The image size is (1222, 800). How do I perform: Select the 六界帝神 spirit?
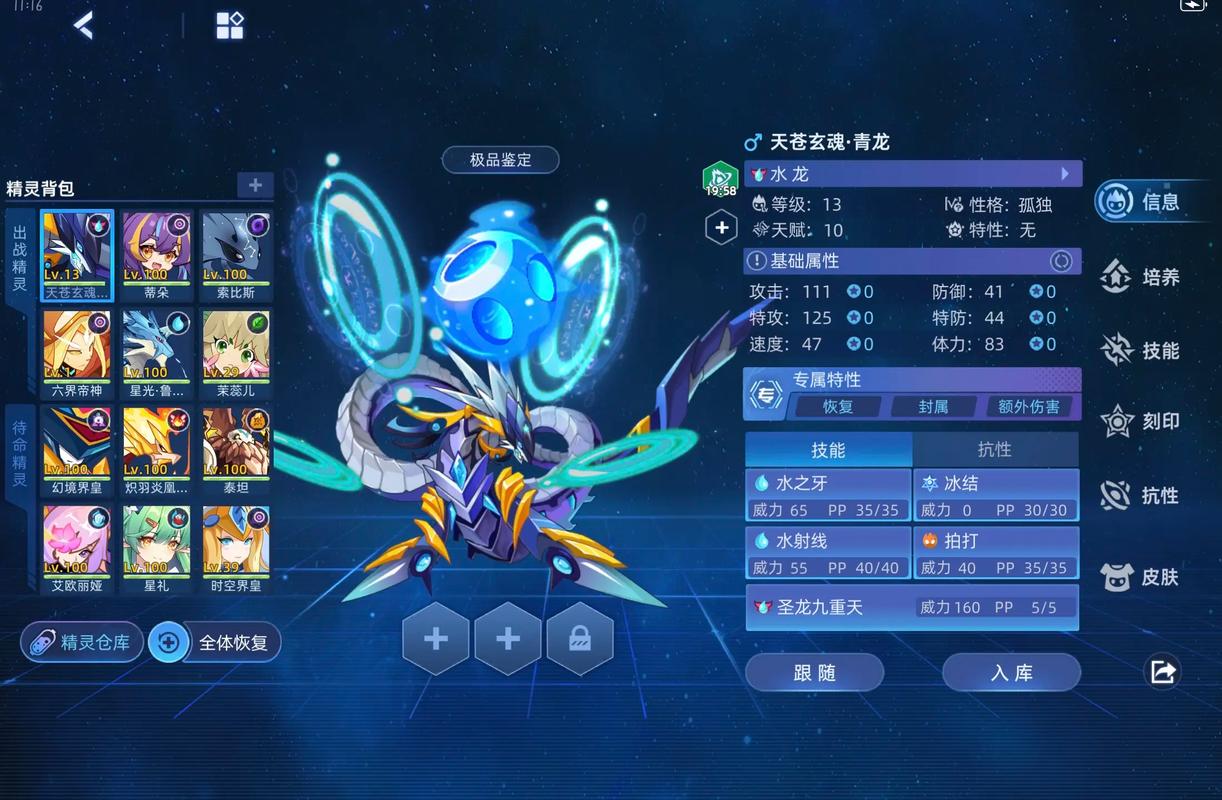click(77, 352)
